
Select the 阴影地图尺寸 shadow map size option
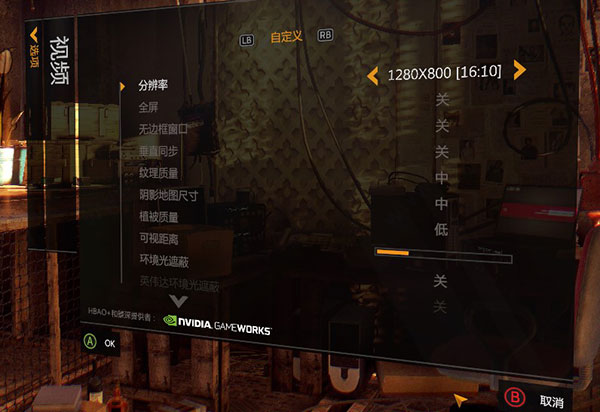(168, 194)
